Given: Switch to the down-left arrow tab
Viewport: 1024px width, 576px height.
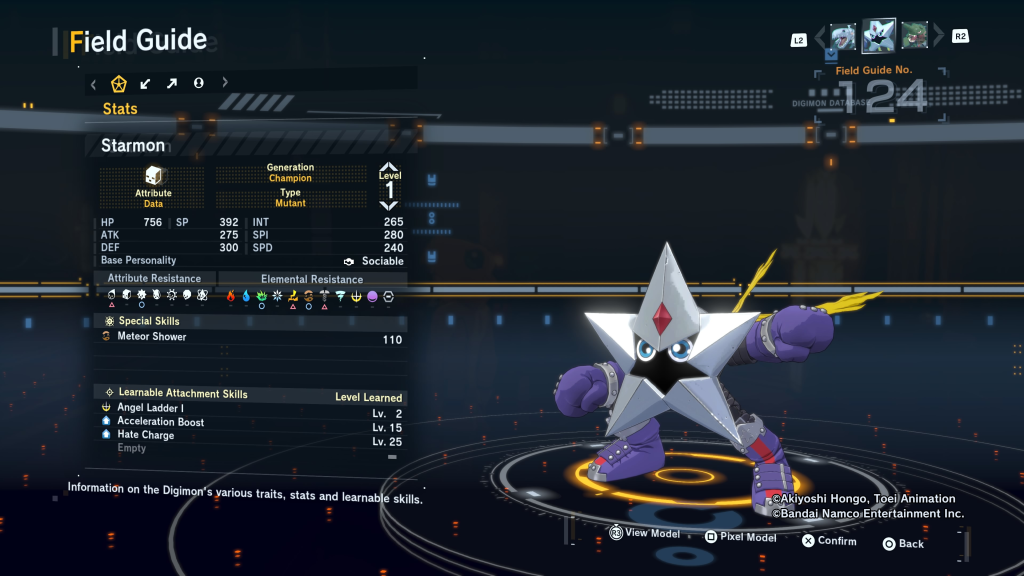Looking at the screenshot, I should coord(146,83).
